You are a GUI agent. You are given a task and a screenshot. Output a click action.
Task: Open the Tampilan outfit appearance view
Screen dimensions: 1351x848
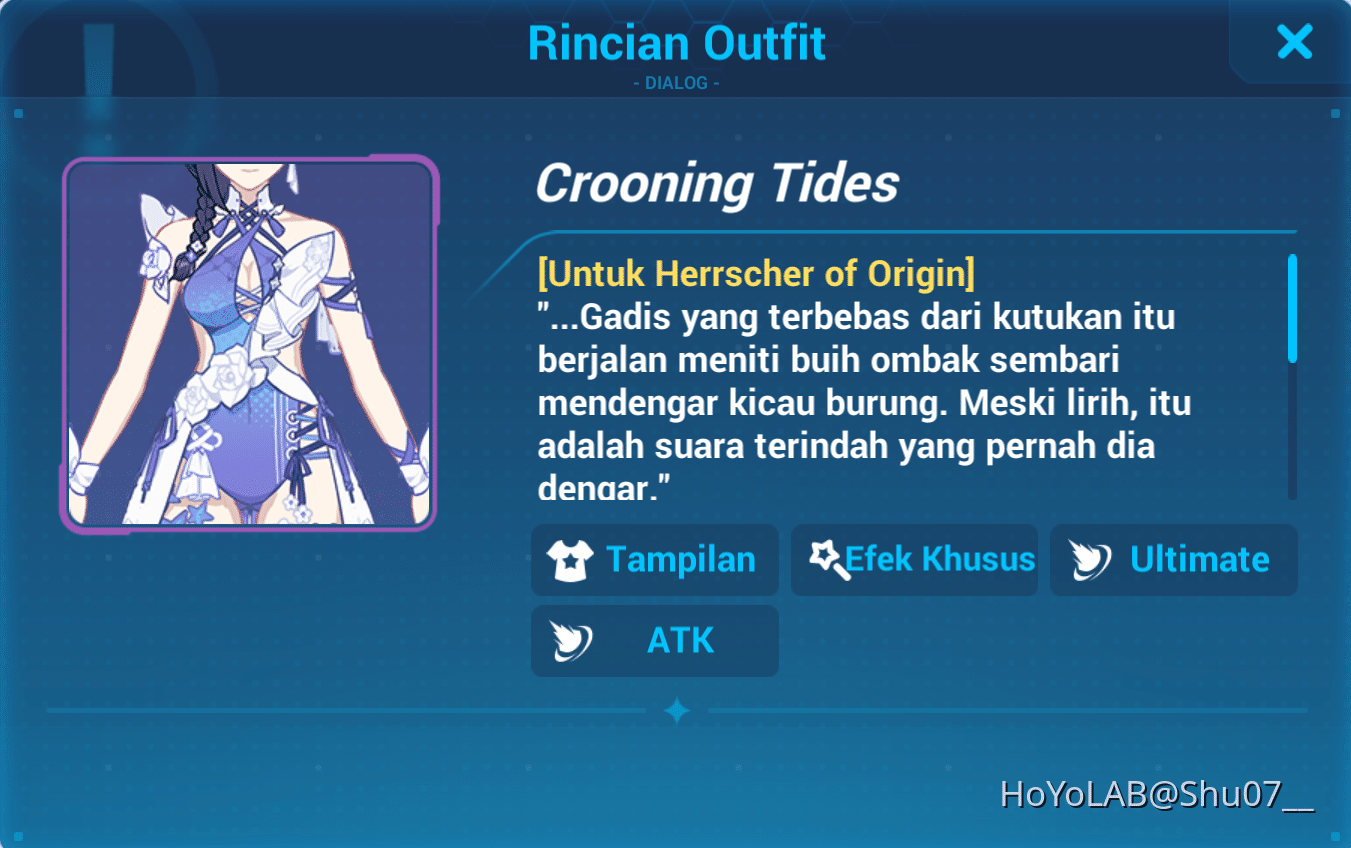coord(655,560)
